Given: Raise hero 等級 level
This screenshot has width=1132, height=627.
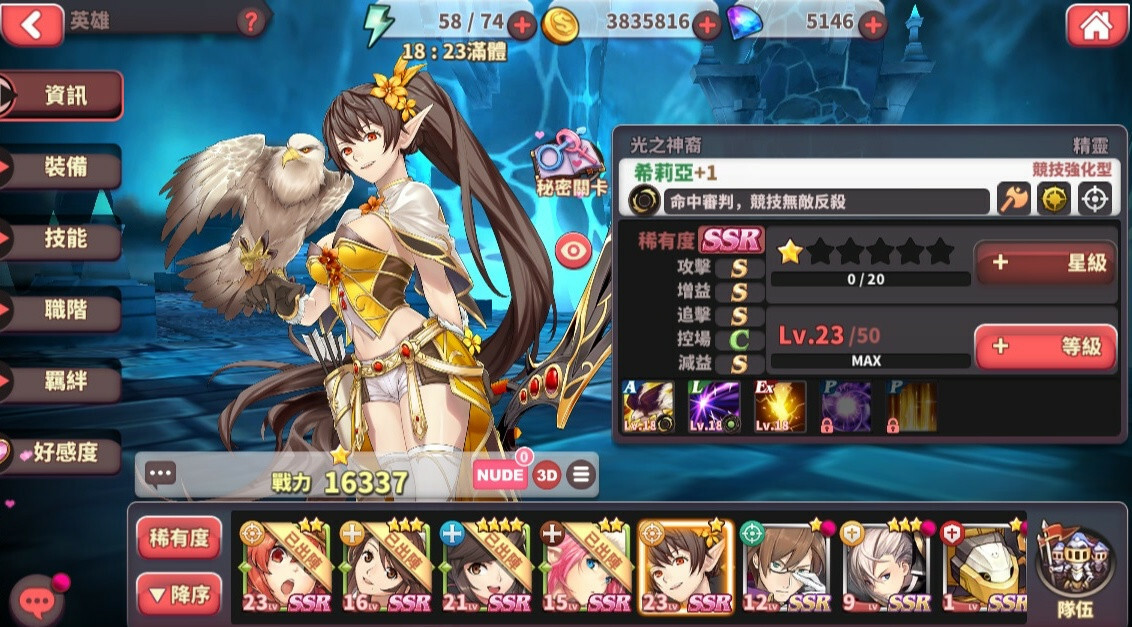Looking at the screenshot, I should coord(1045,347).
